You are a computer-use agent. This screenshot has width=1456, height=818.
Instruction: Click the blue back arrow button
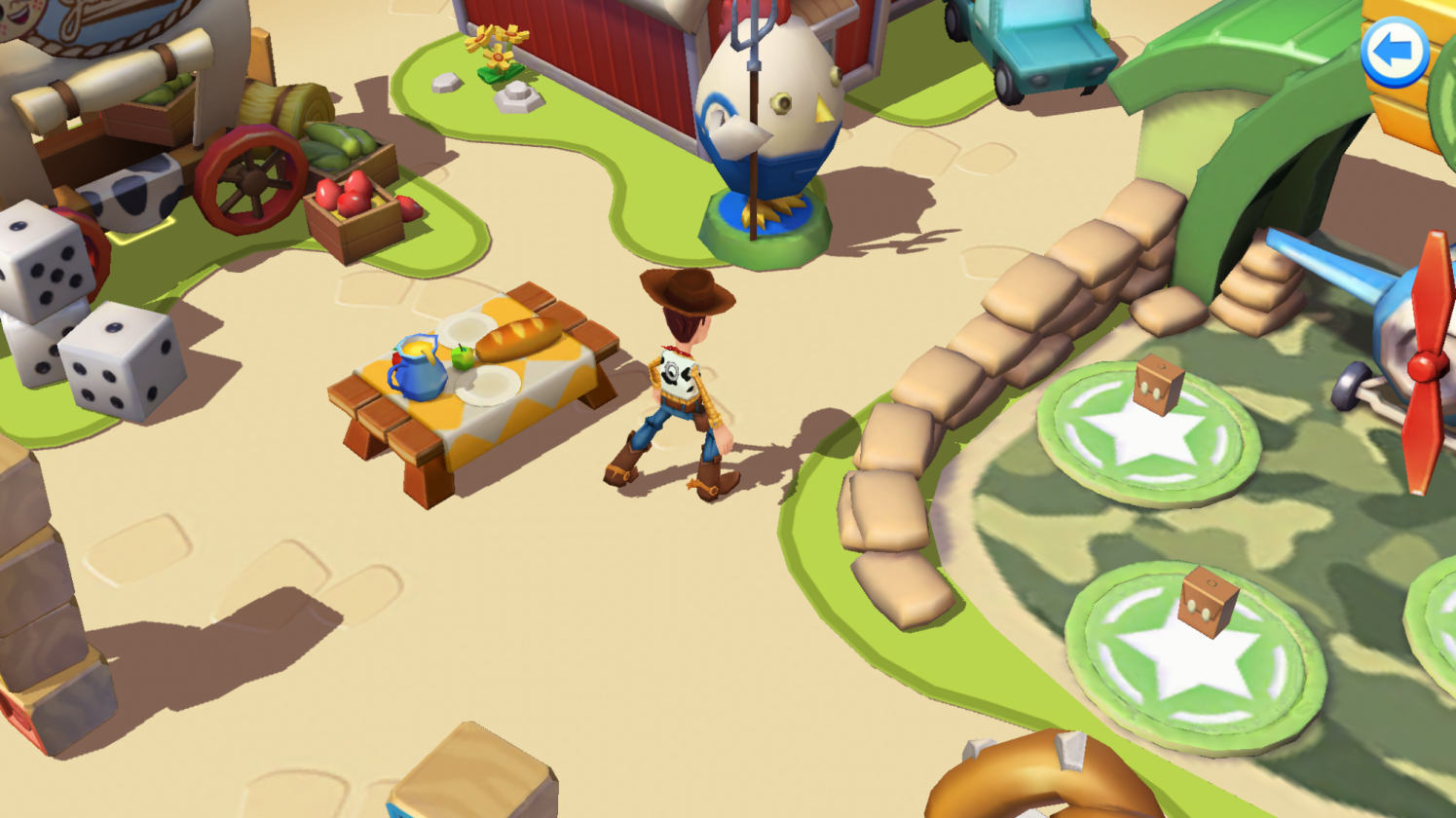coord(1394,52)
